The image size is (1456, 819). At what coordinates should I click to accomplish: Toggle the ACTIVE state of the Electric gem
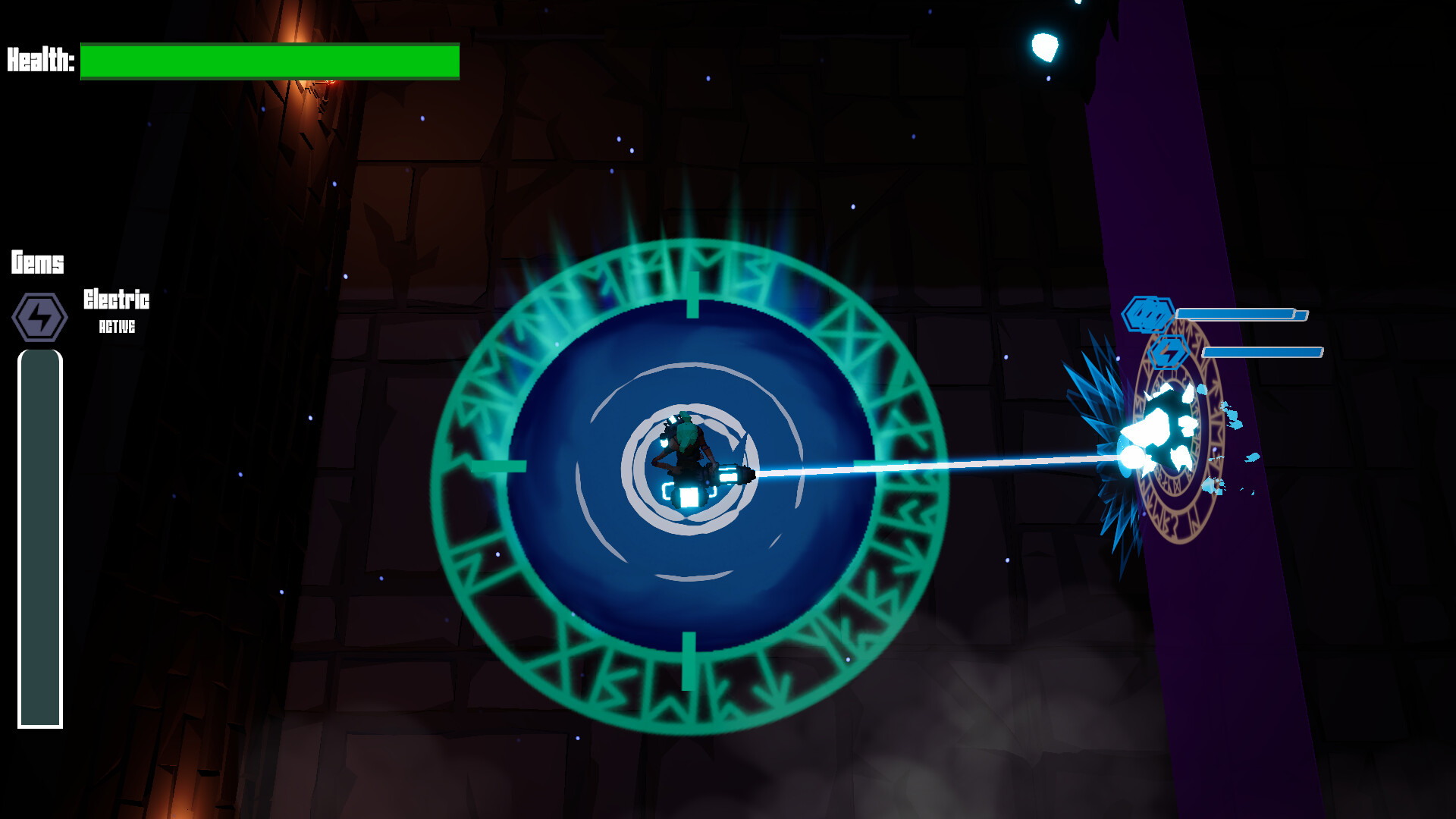click(116, 328)
